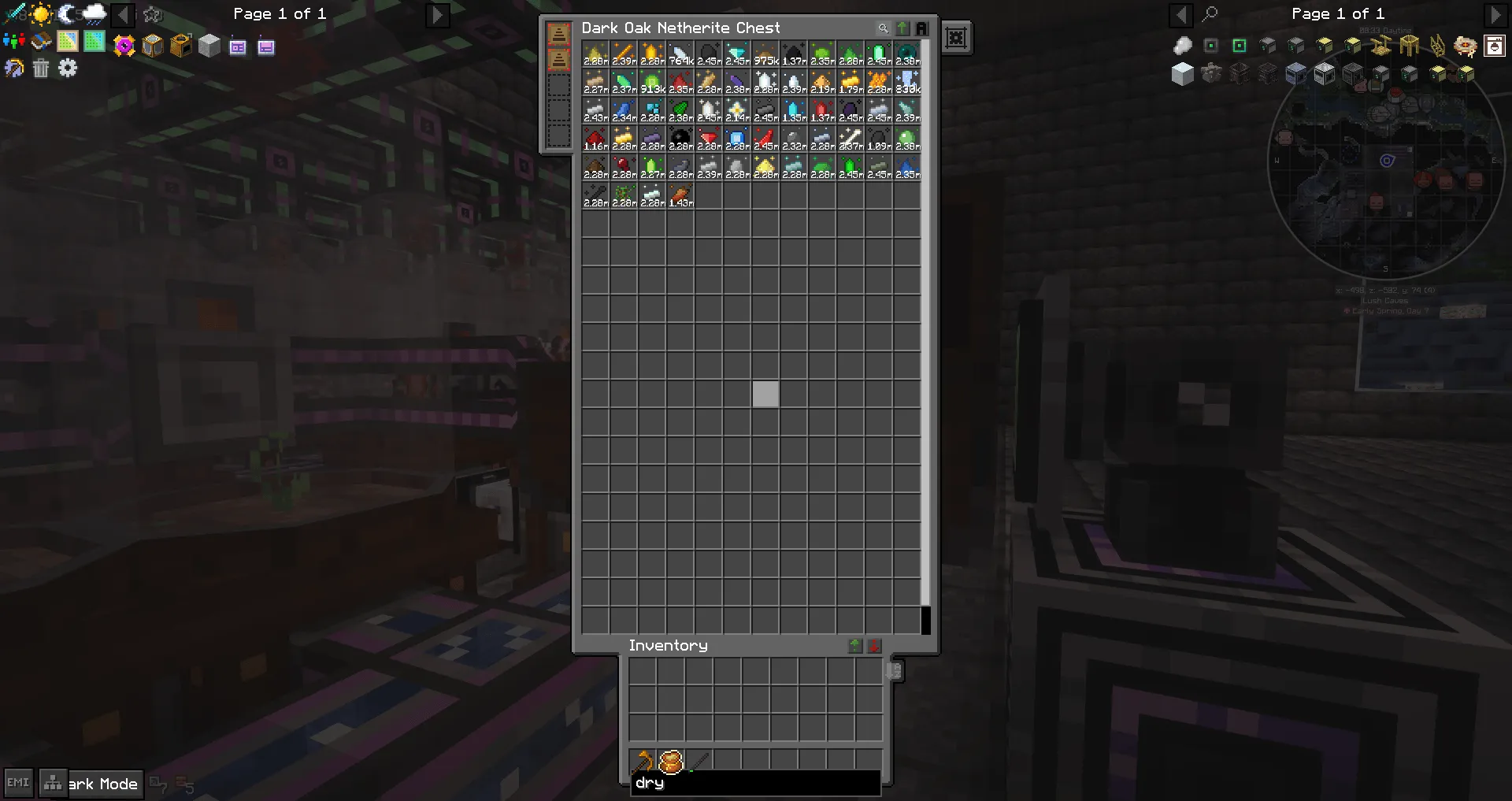Click the red extract arrow beside Inventory

(873, 646)
